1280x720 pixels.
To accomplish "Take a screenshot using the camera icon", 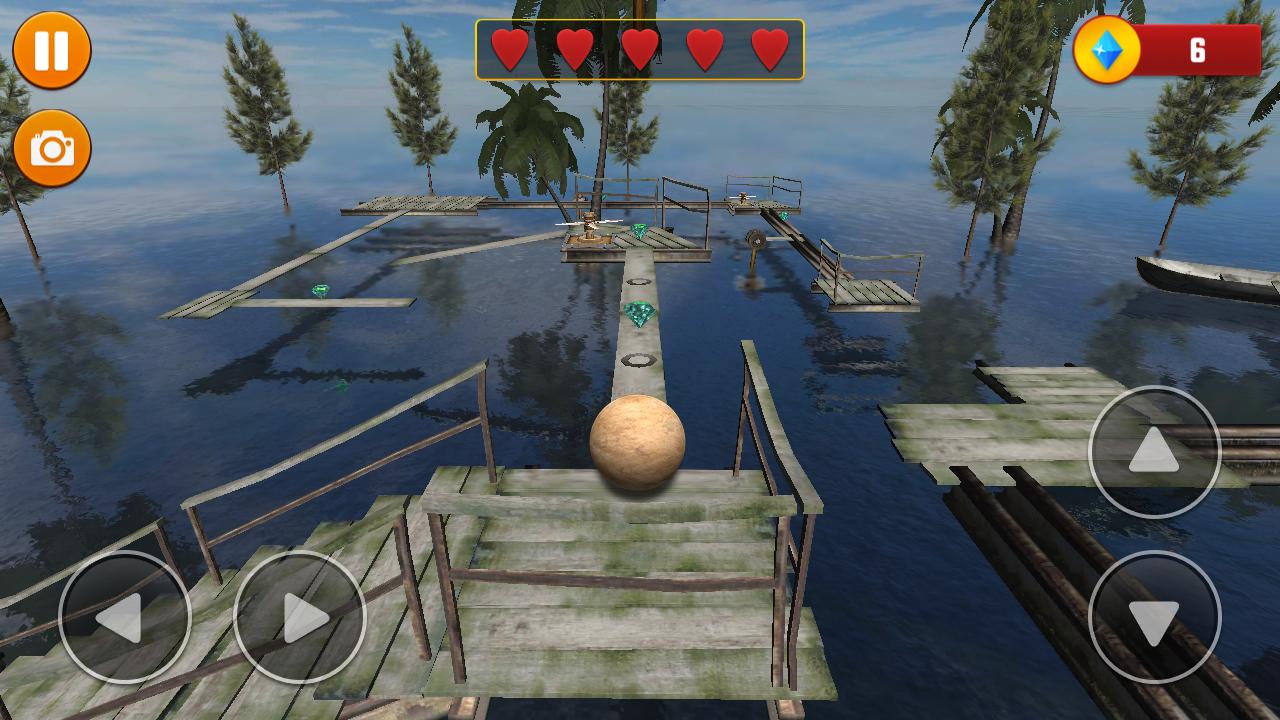I will (49, 145).
